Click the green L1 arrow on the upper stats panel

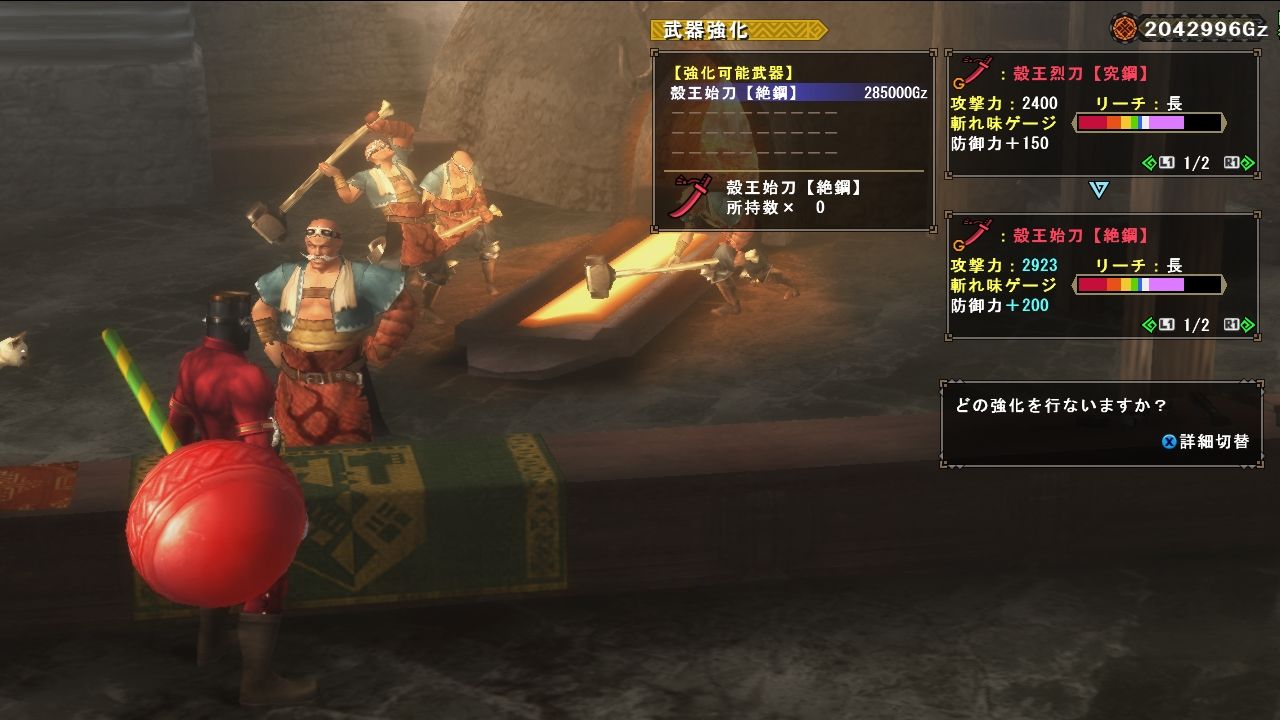tap(1150, 161)
